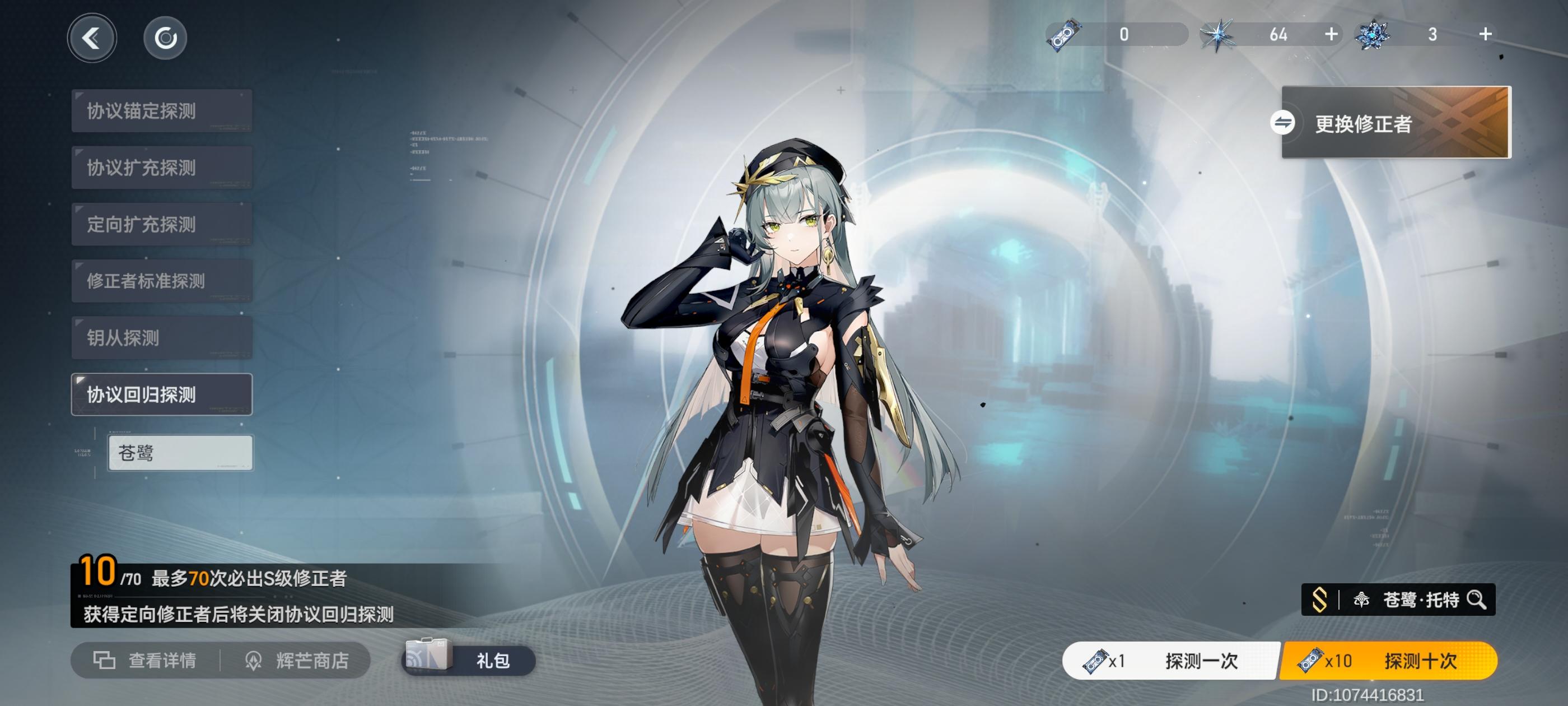Screen dimensions: 1568x706
Task: Click the back arrow icon
Action: pyautogui.click(x=91, y=38)
